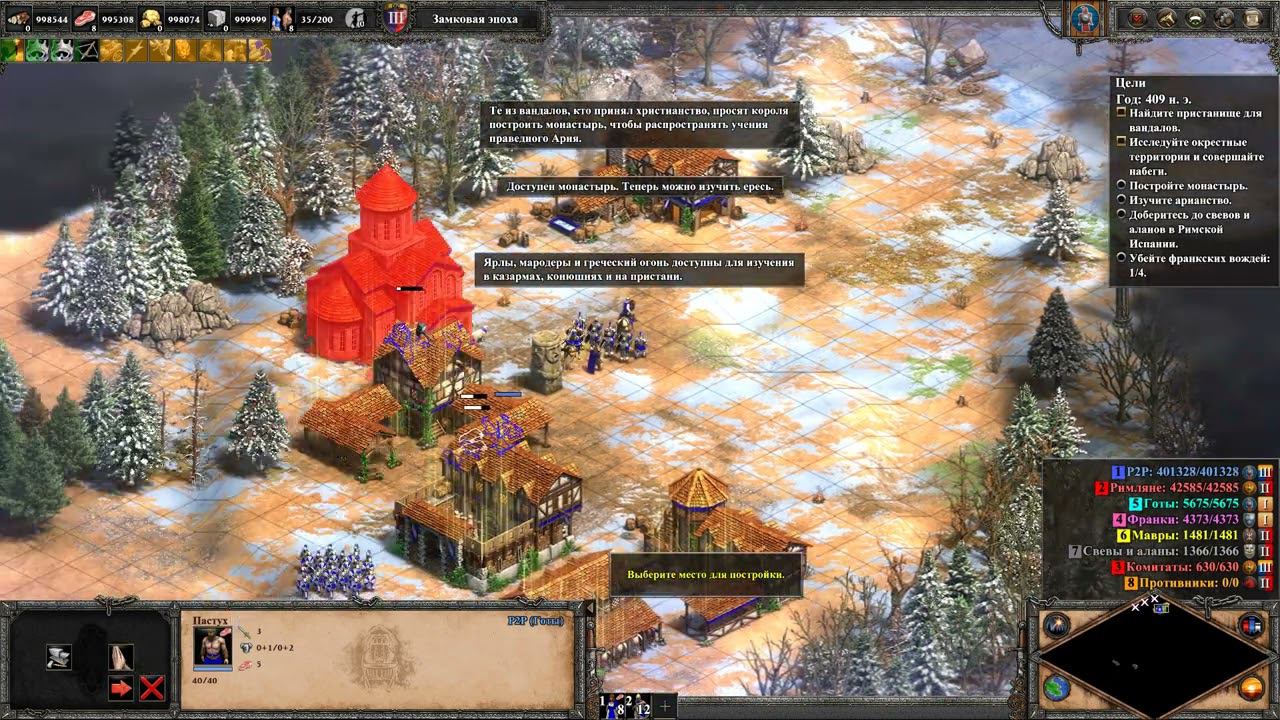This screenshot has width=1280, height=720.
Task: Open the green chat bubble button
Action: pyautogui.click(x=1193, y=17)
